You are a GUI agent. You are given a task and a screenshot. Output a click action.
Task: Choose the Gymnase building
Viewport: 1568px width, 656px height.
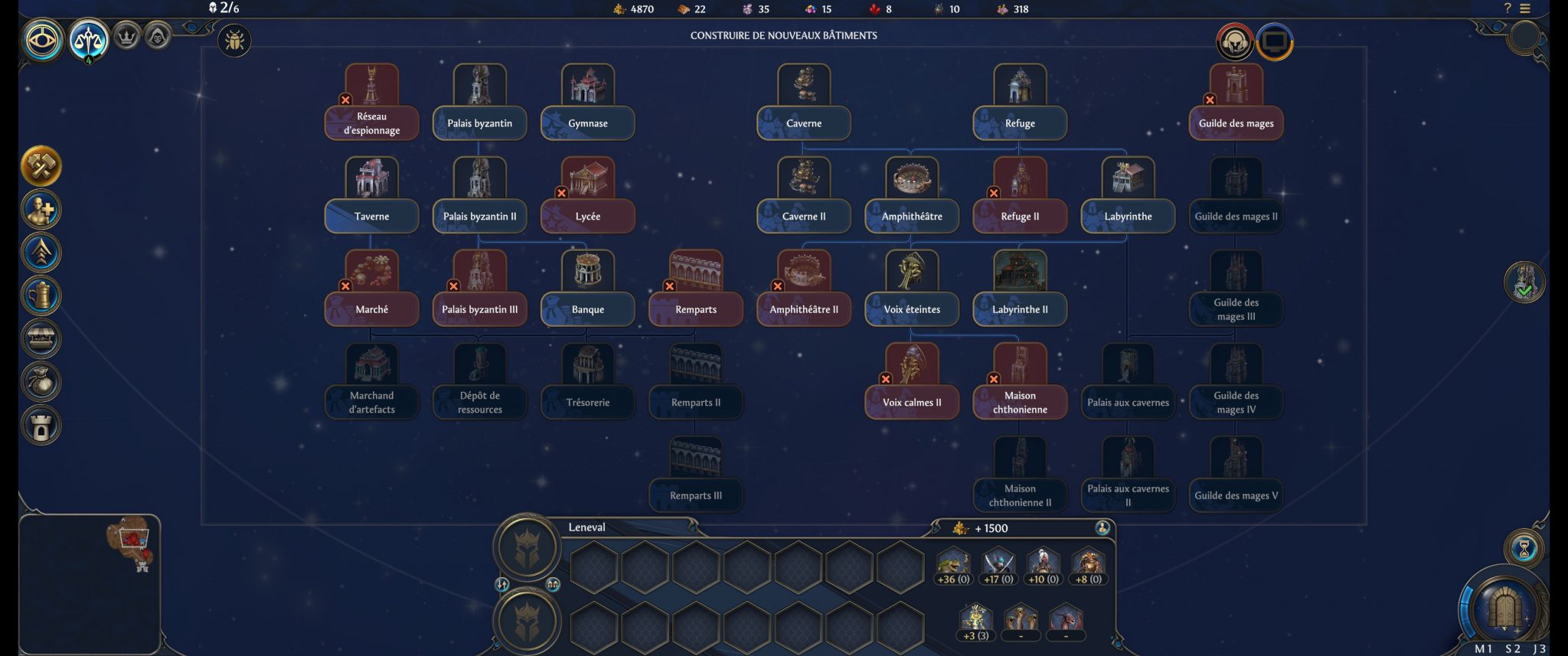[587, 122]
